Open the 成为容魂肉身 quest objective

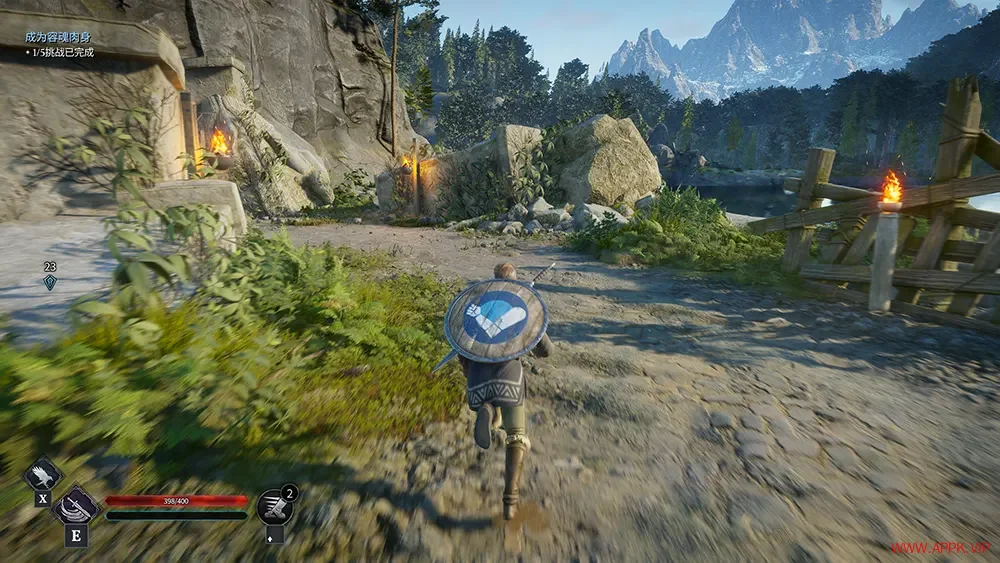(x=60, y=38)
